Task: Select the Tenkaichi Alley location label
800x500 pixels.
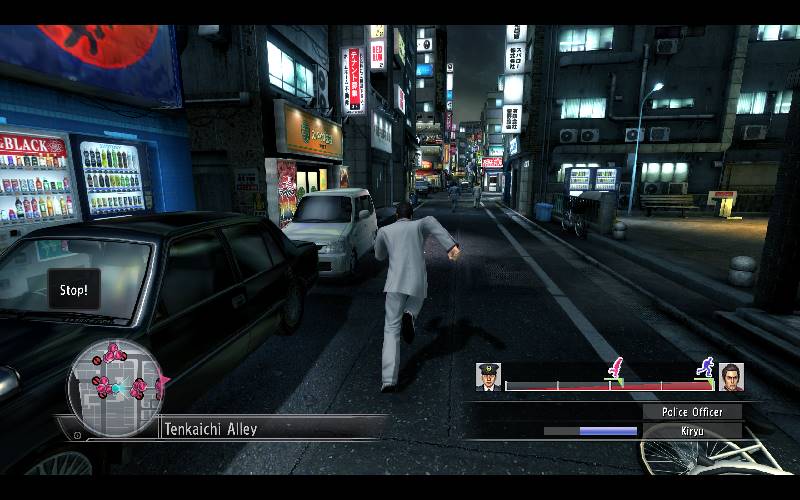Action: click(x=210, y=429)
